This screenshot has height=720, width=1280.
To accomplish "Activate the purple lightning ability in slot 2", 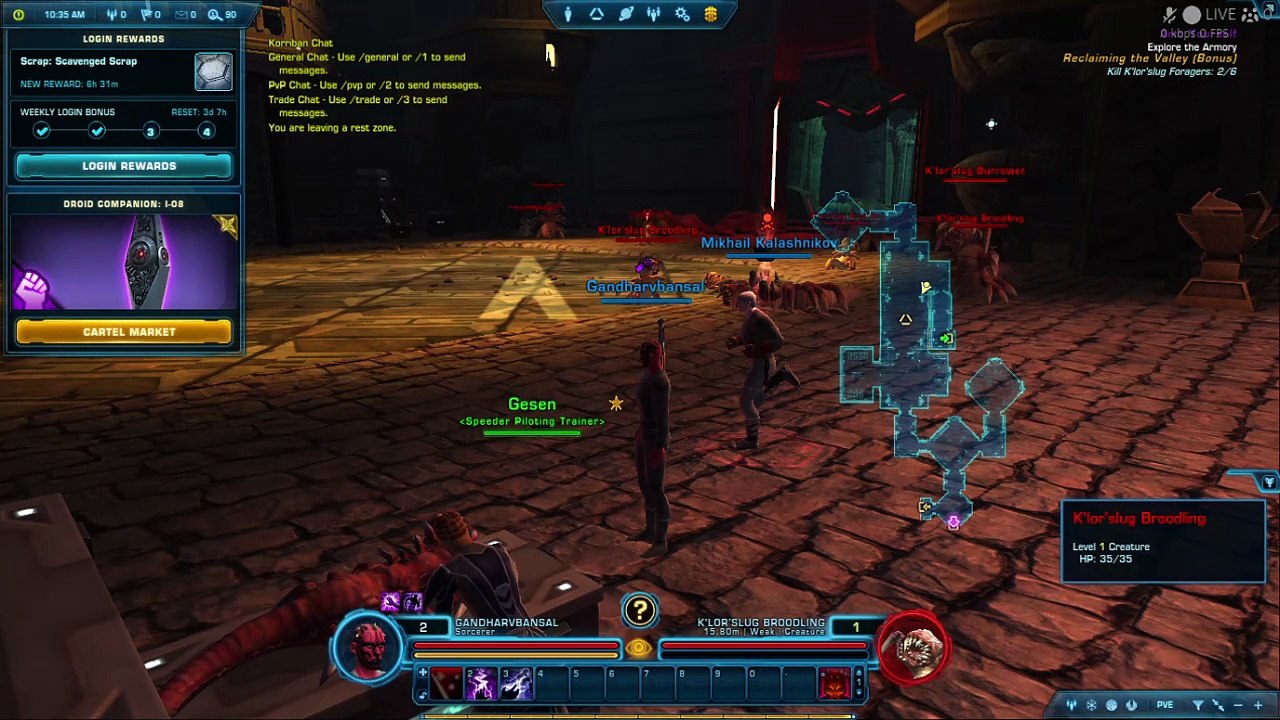I will click(481, 684).
